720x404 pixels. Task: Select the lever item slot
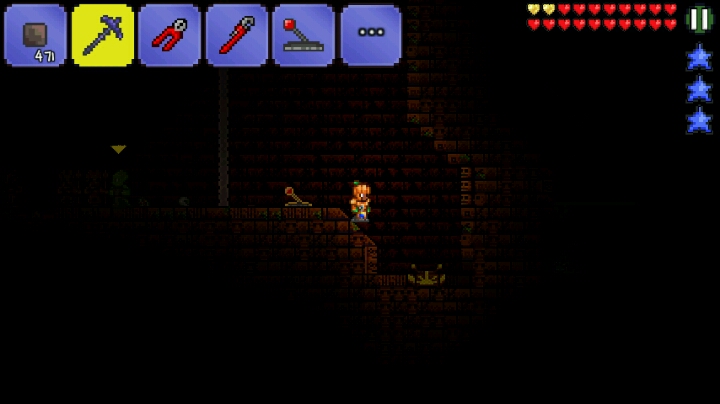pos(303,35)
